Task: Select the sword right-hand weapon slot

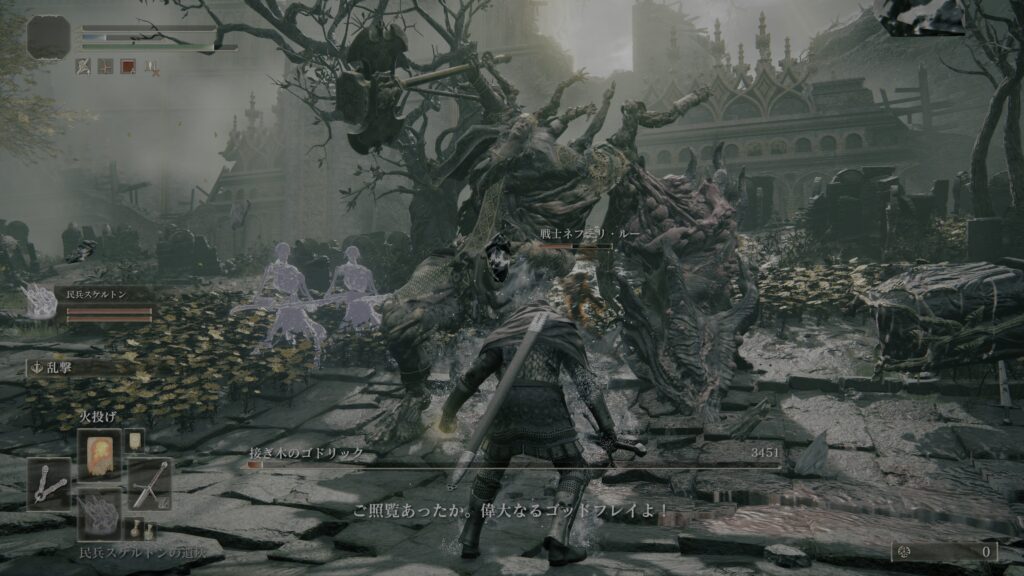Action: click(x=149, y=484)
